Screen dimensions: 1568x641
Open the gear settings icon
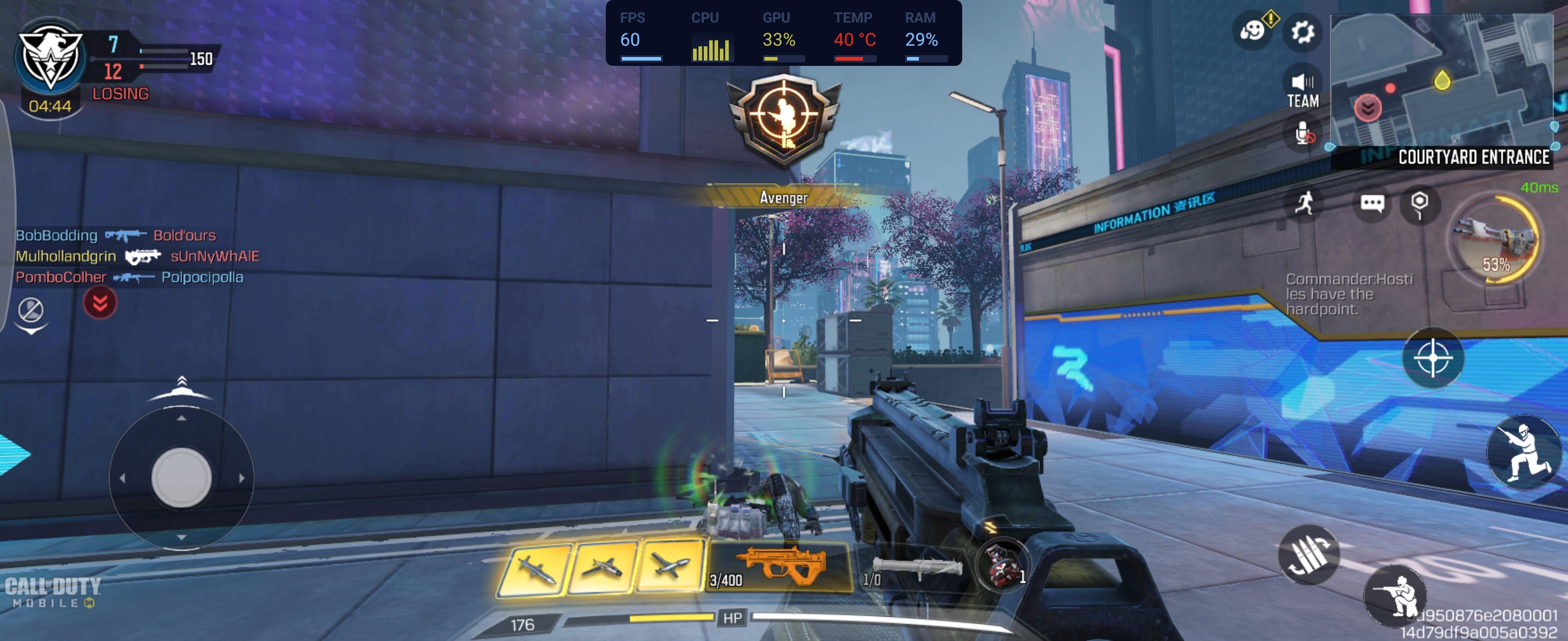pos(1302,31)
